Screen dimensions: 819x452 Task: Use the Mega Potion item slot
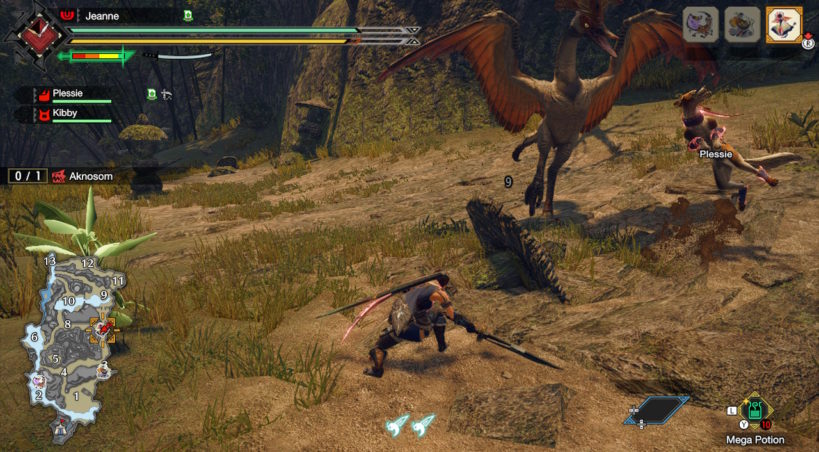coord(757,411)
